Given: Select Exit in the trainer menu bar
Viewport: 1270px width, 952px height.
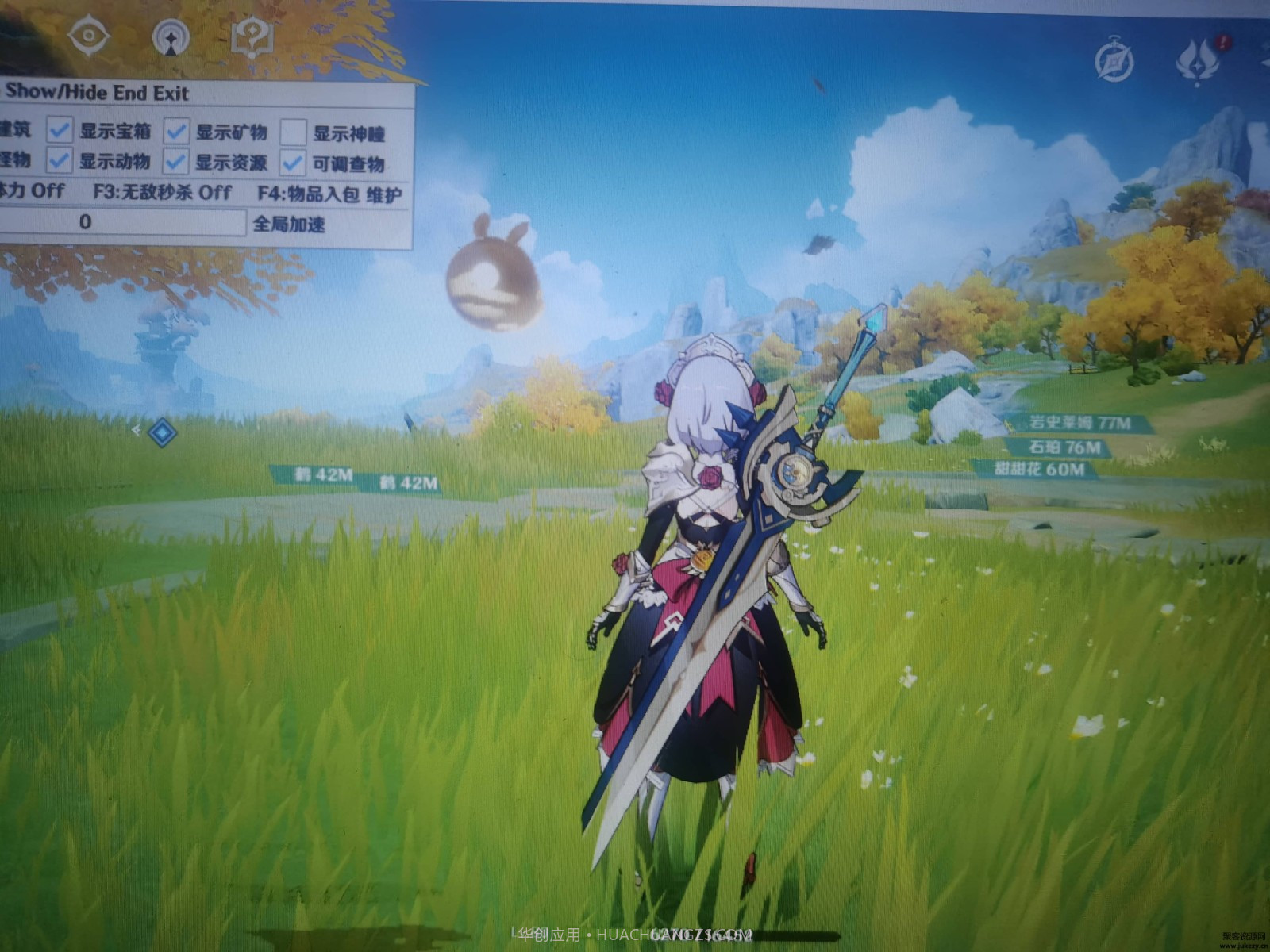Looking at the screenshot, I should click(170, 93).
